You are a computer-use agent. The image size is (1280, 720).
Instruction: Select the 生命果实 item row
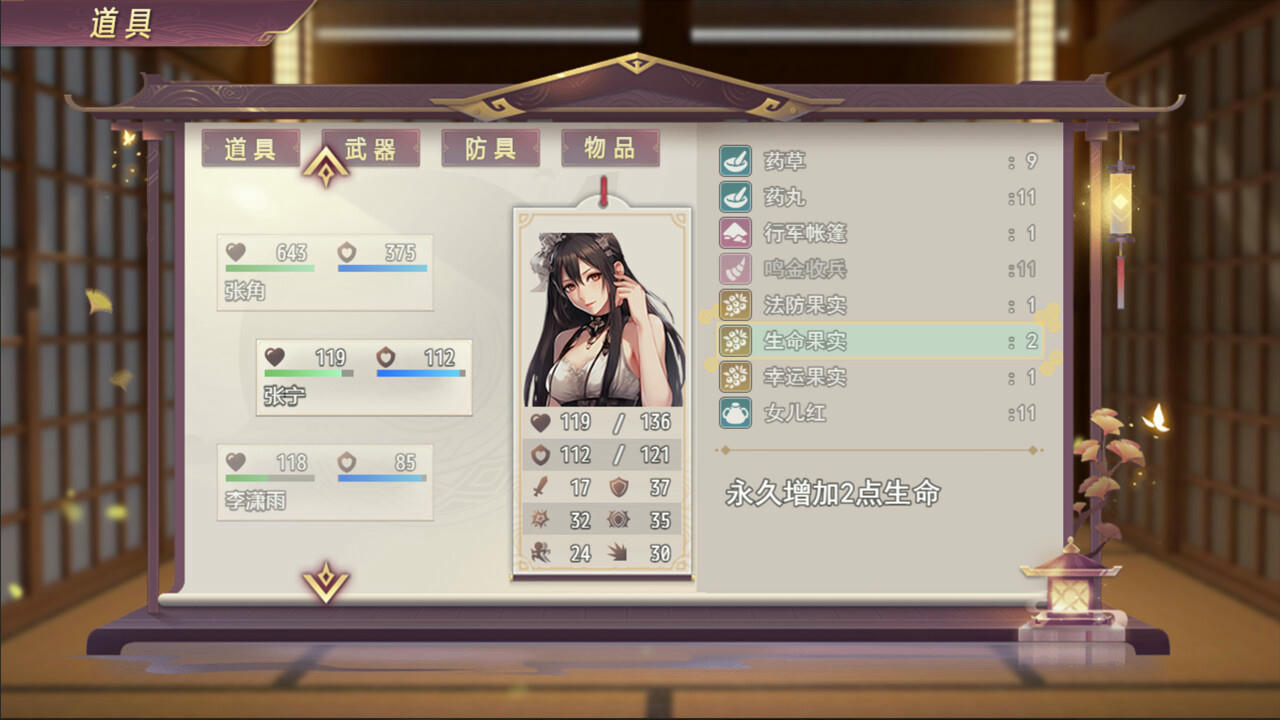pos(880,341)
